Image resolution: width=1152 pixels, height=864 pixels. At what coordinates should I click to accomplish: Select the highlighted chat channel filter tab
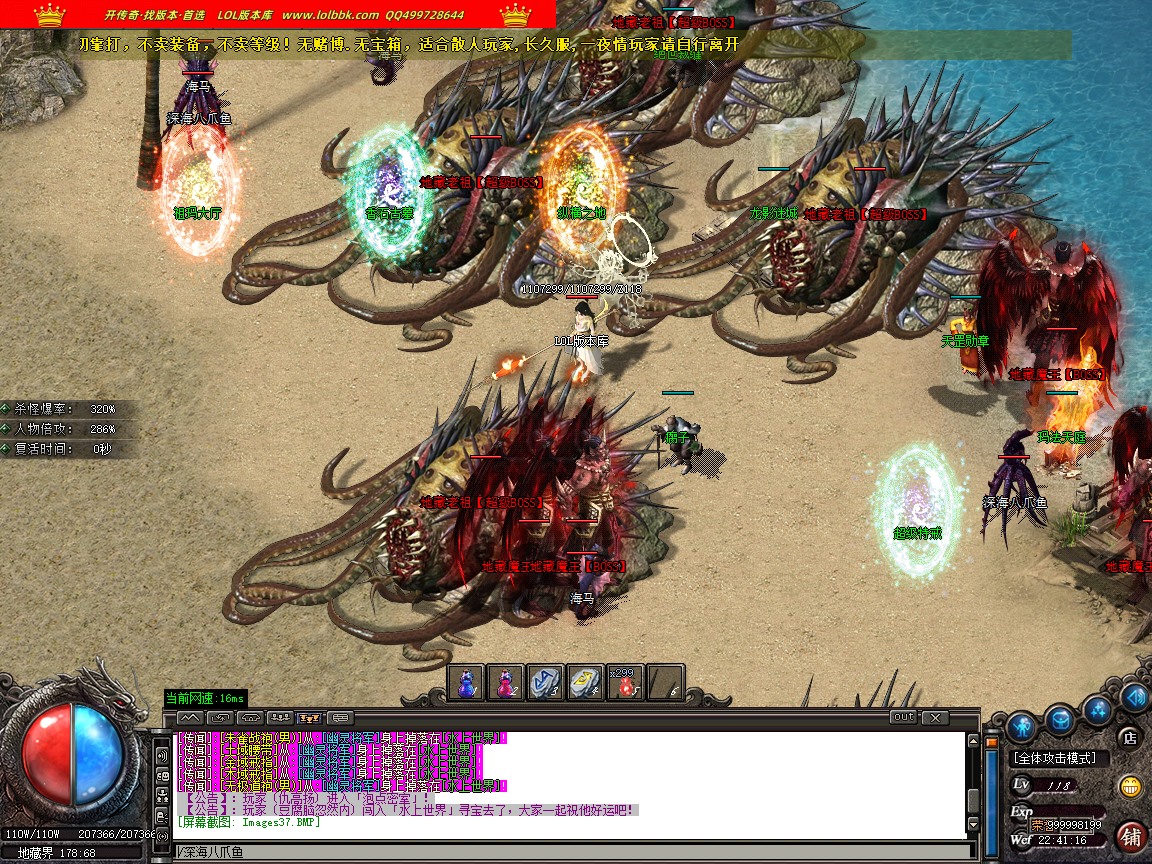pyautogui.click(x=310, y=718)
